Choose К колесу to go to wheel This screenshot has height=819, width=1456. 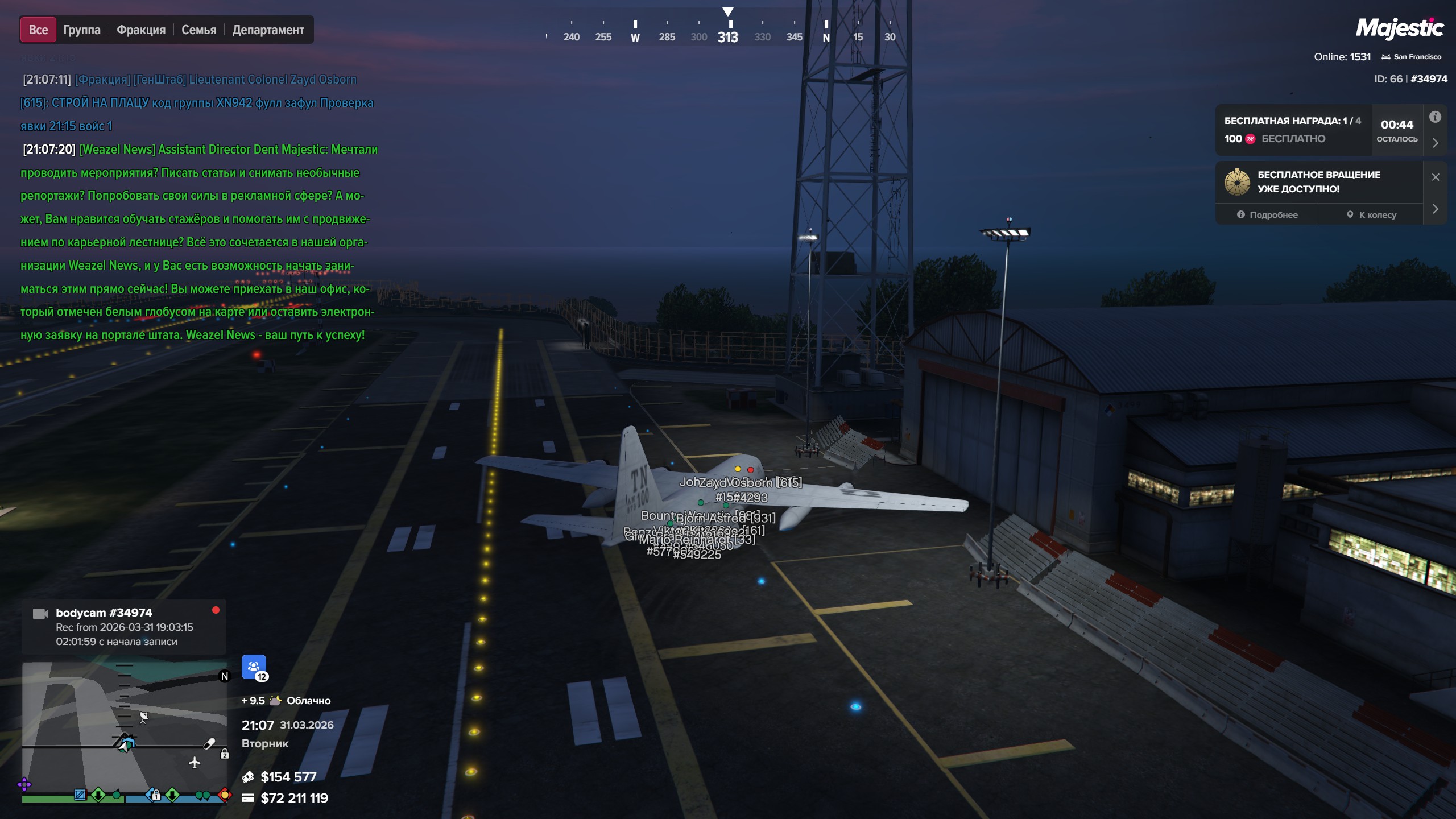pos(1371,215)
